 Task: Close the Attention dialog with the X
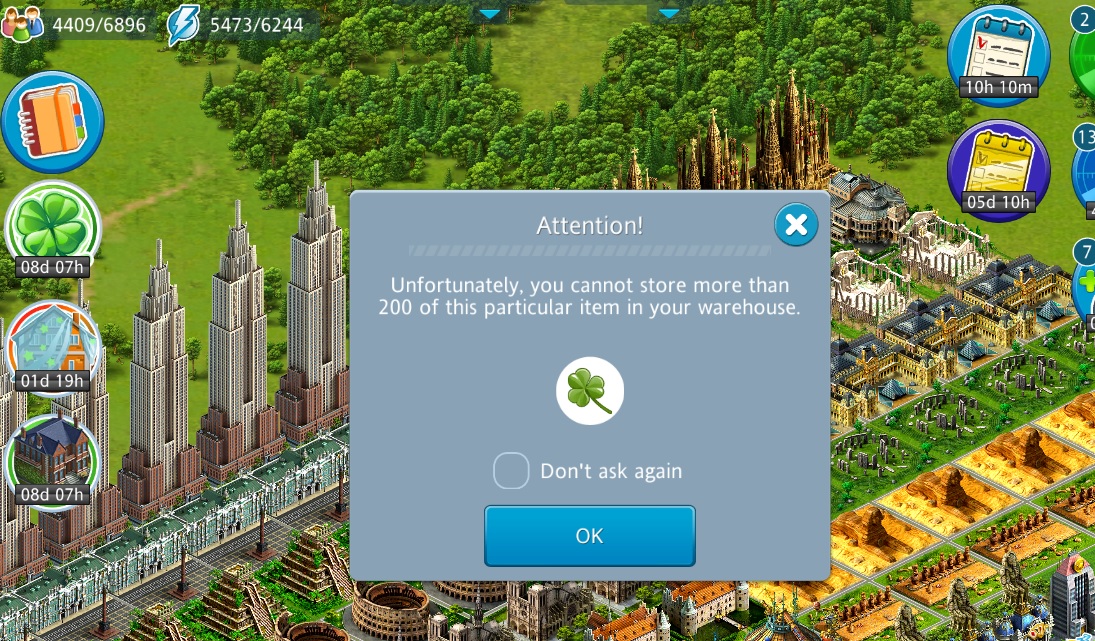pos(796,225)
